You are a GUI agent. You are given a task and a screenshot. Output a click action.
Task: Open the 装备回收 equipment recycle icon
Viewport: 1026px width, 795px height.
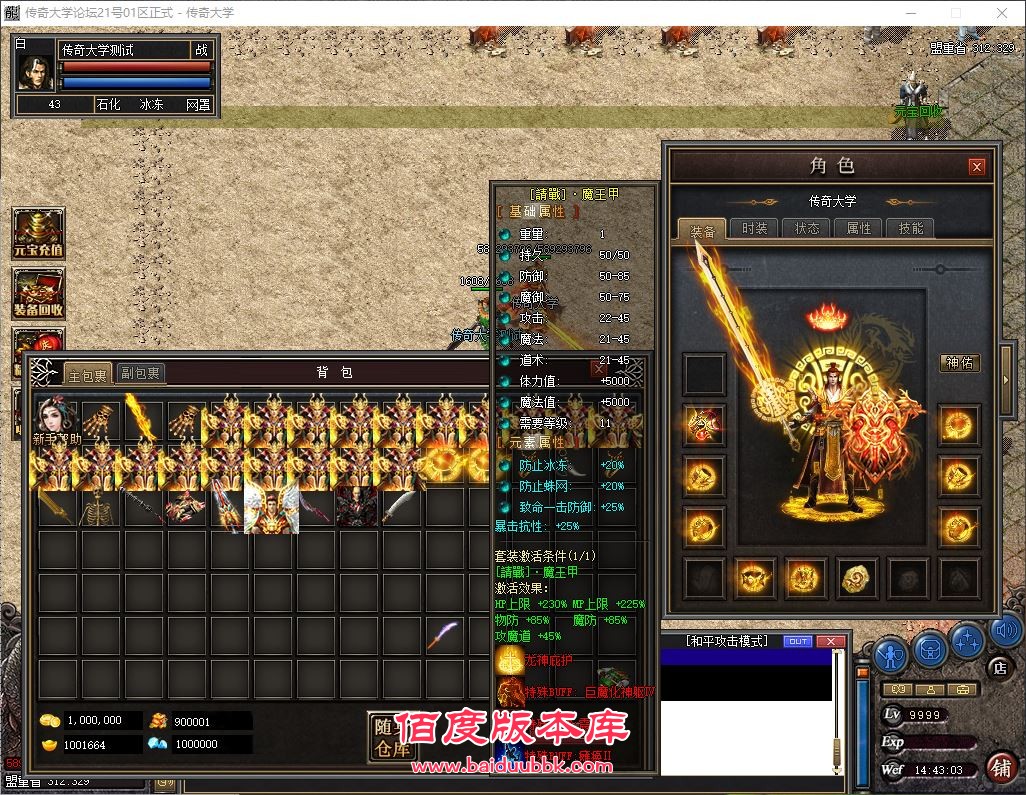click(38, 293)
